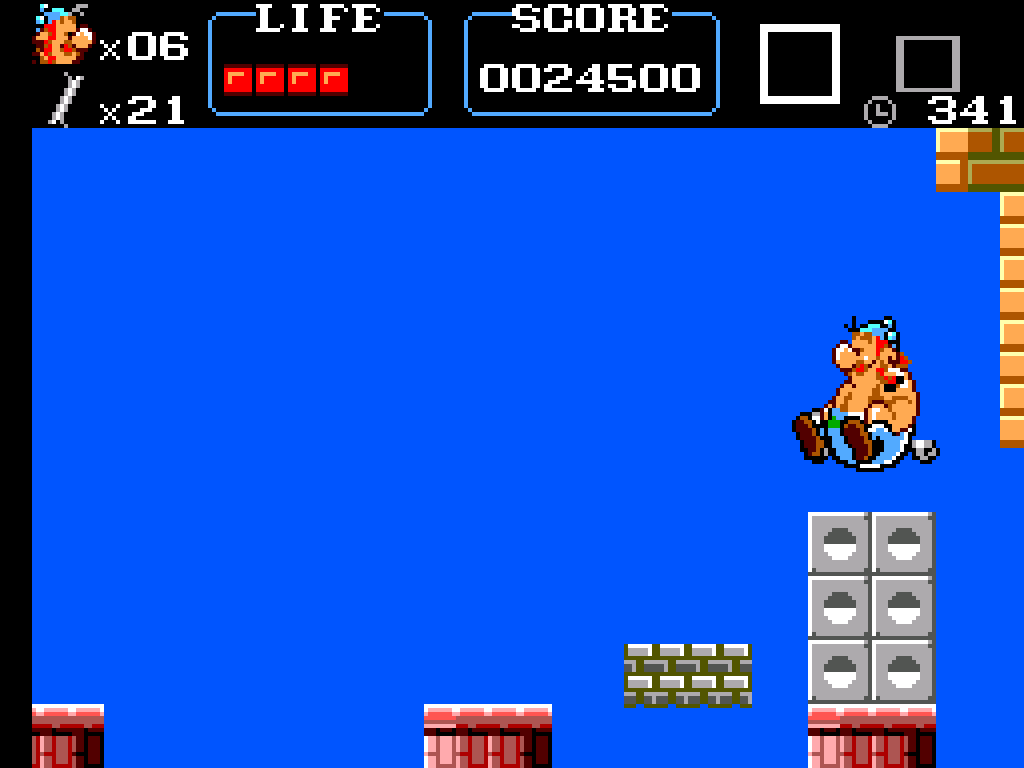Select the white-bordered item slot

click(800, 64)
